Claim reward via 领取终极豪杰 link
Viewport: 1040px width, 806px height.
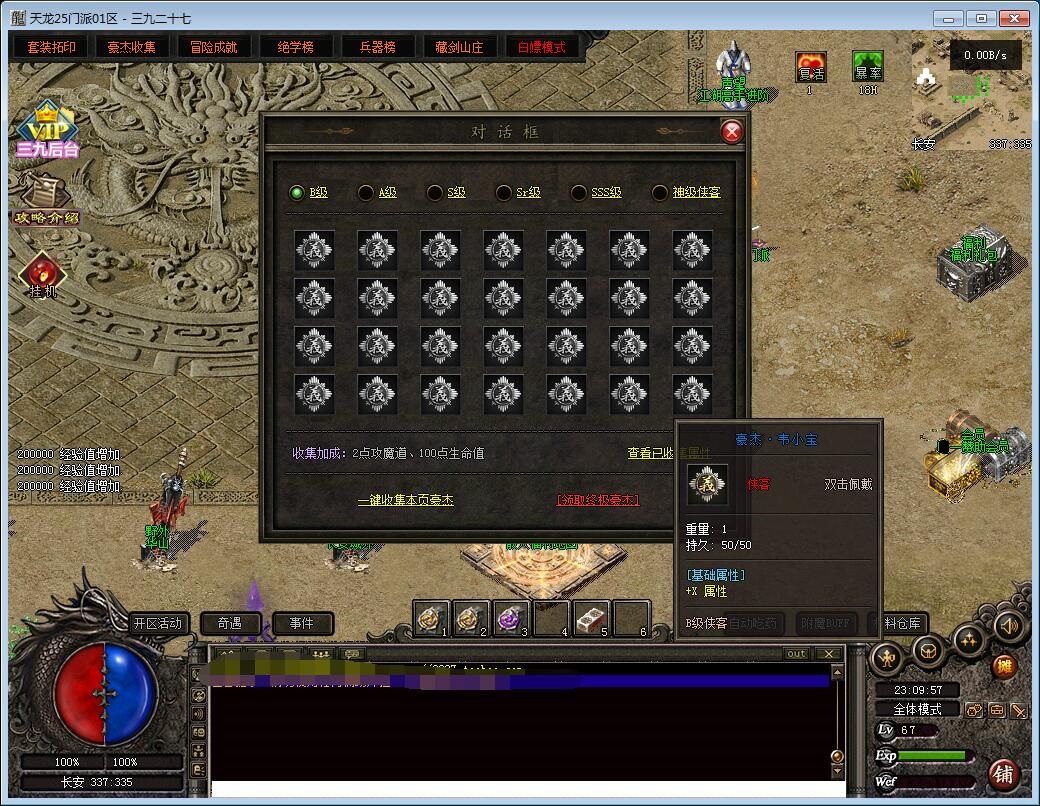coord(598,500)
